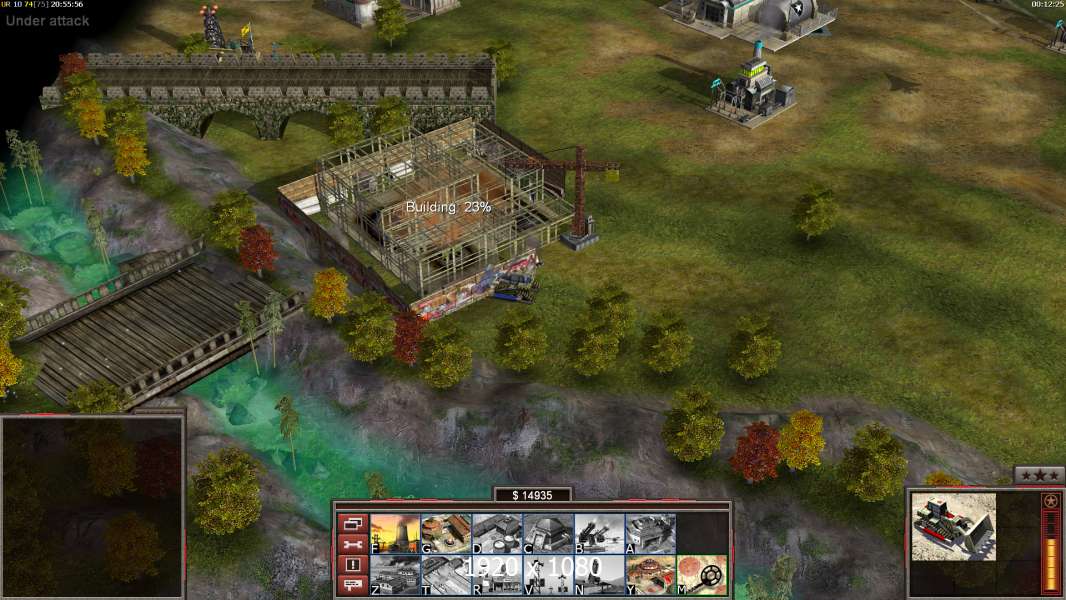Select the bunker build icon marked C

548,534
